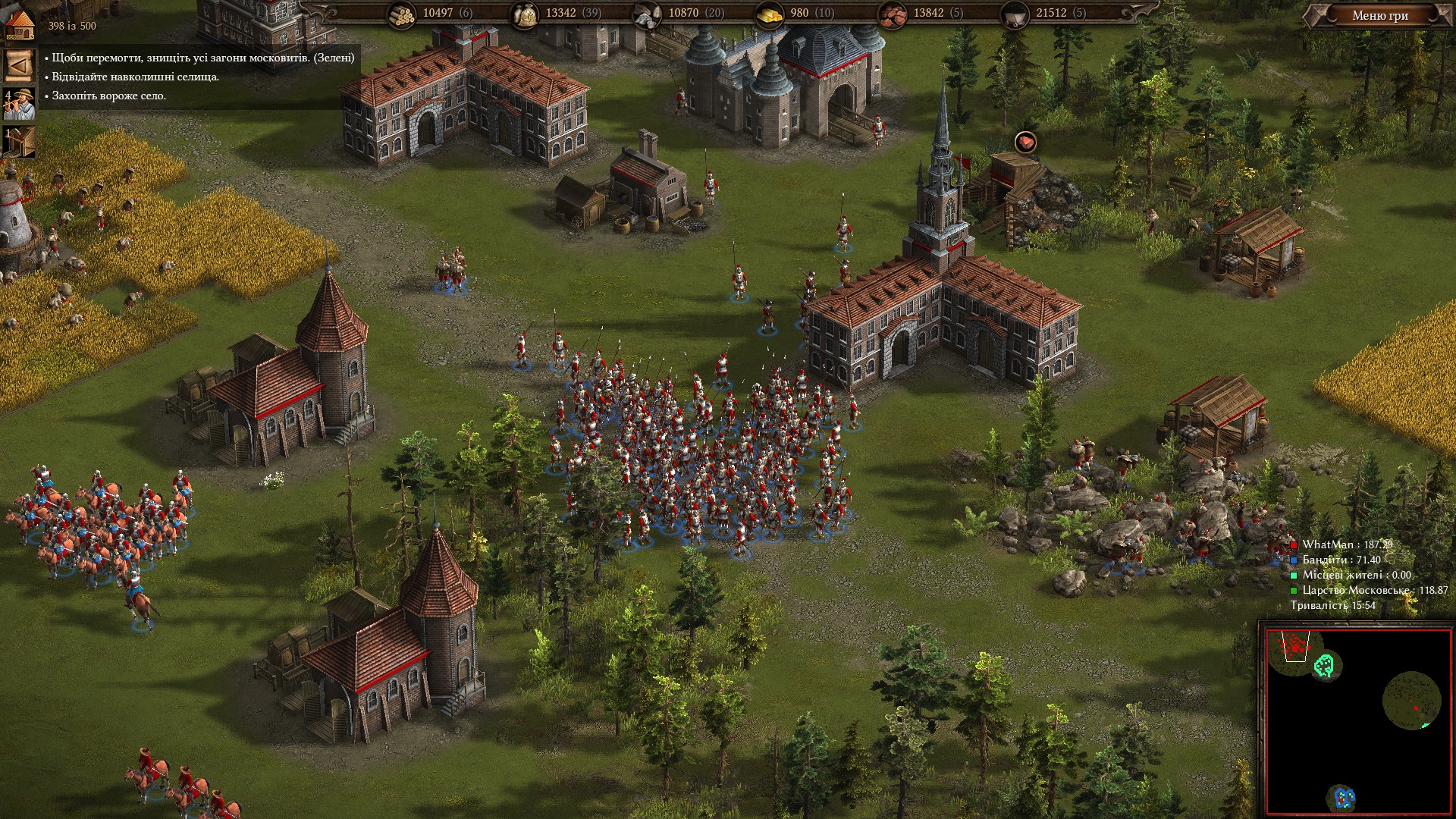Select idle peasants via the flute-player icon
The image size is (1456, 819).
coord(20,105)
